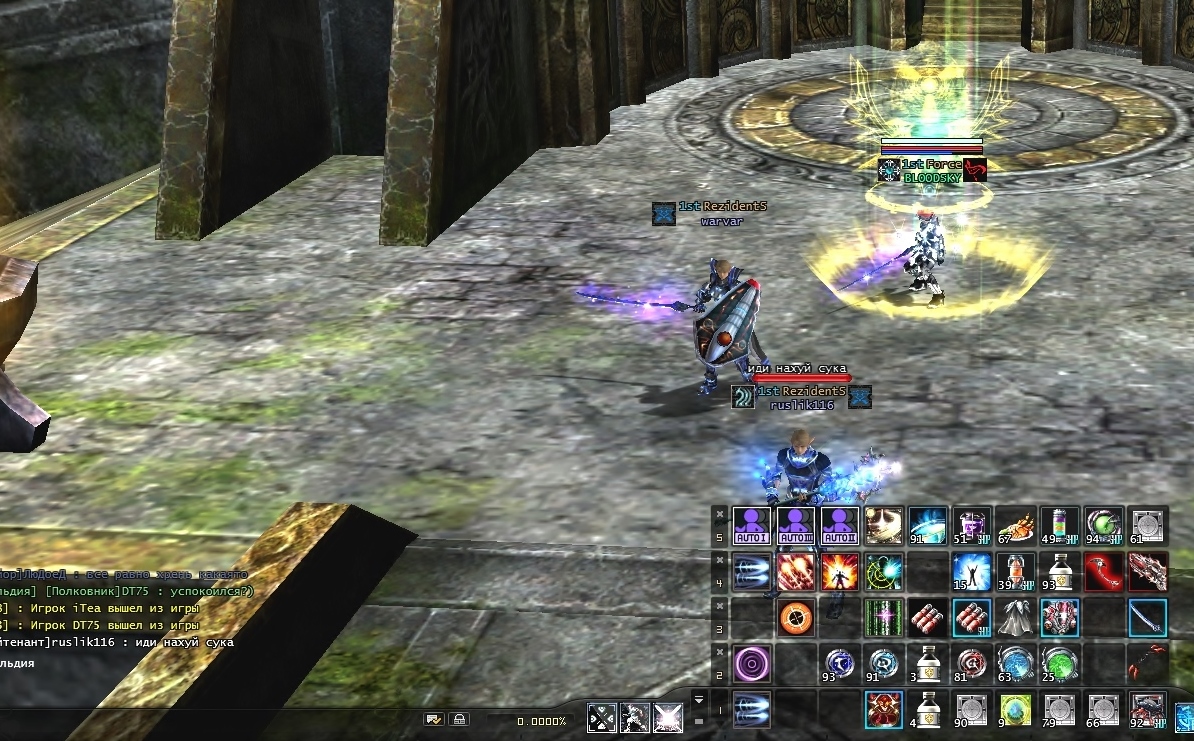The width and height of the screenshot is (1194, 741).
Task: Activate the AUTO I hotbar slot
Action: [x=752, y=524]
